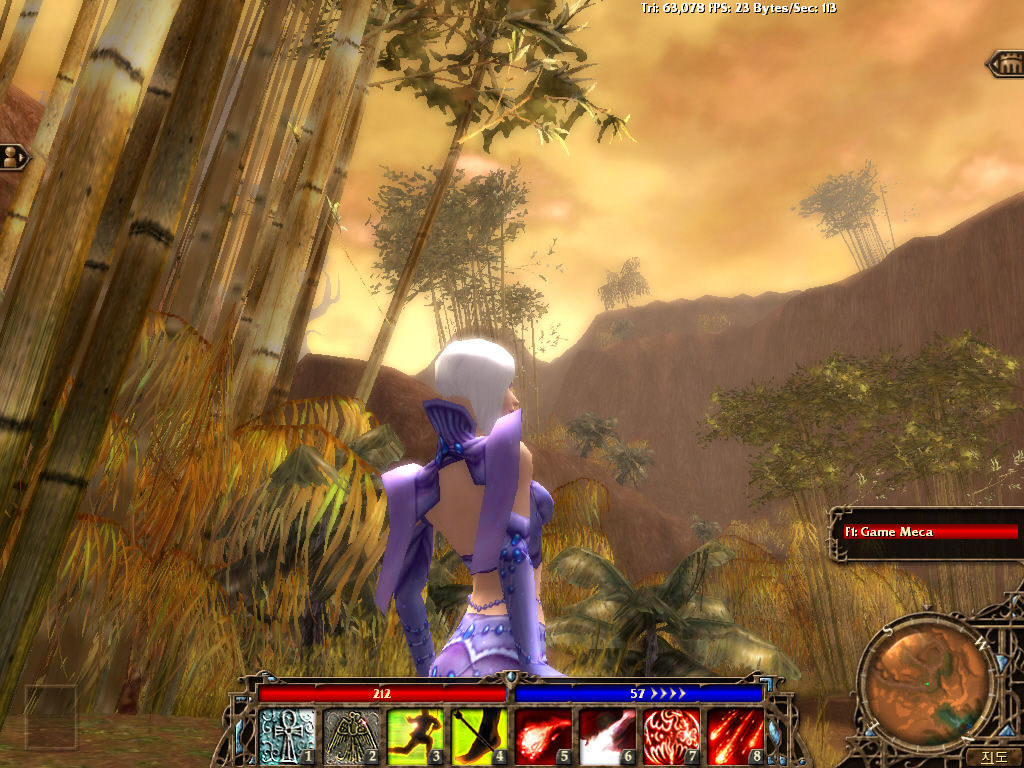Use the winged emblem skill in slot 2
This screenshot has height=768, width=1024.
coord(352,737)
